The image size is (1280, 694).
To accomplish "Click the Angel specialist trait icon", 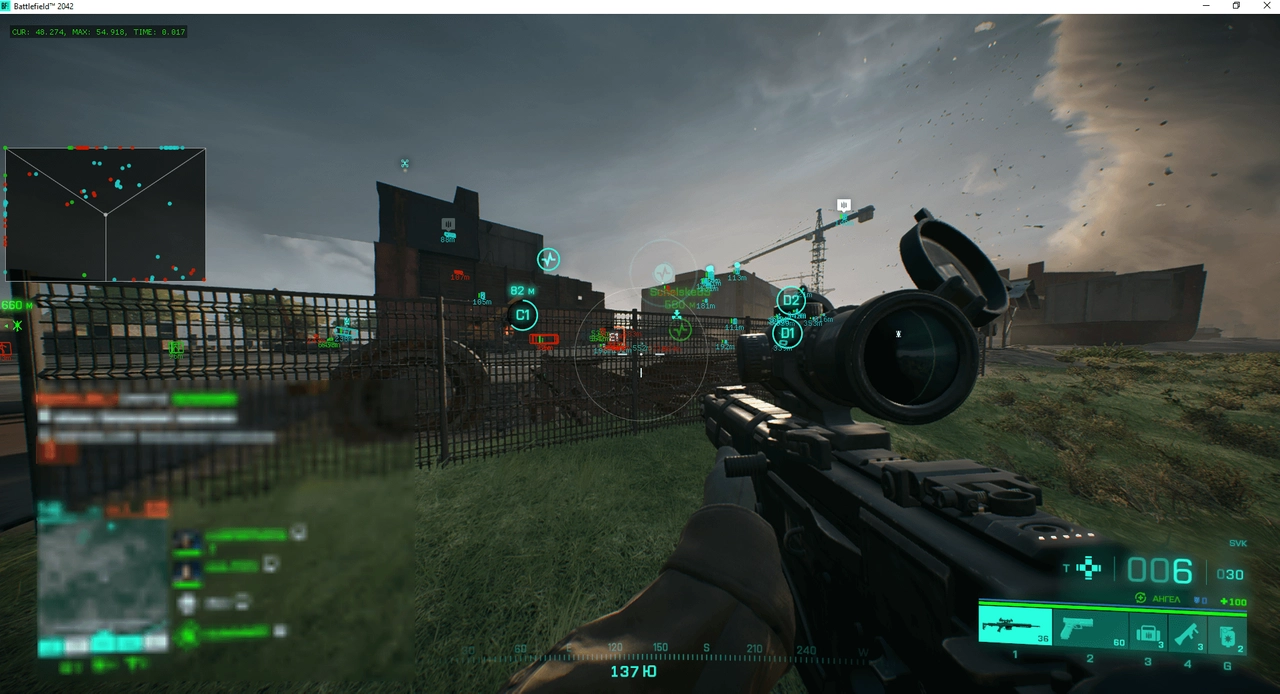I will coord(1140,598).
